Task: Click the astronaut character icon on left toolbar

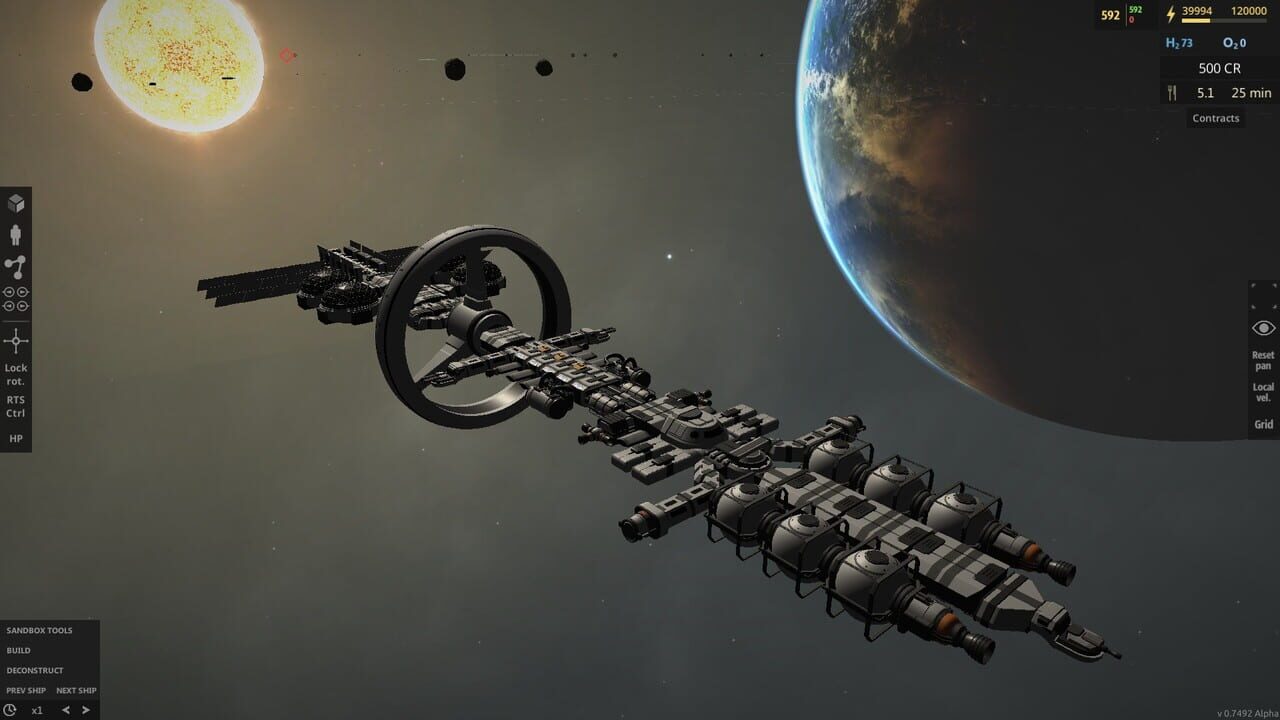Action: [15, 234]
